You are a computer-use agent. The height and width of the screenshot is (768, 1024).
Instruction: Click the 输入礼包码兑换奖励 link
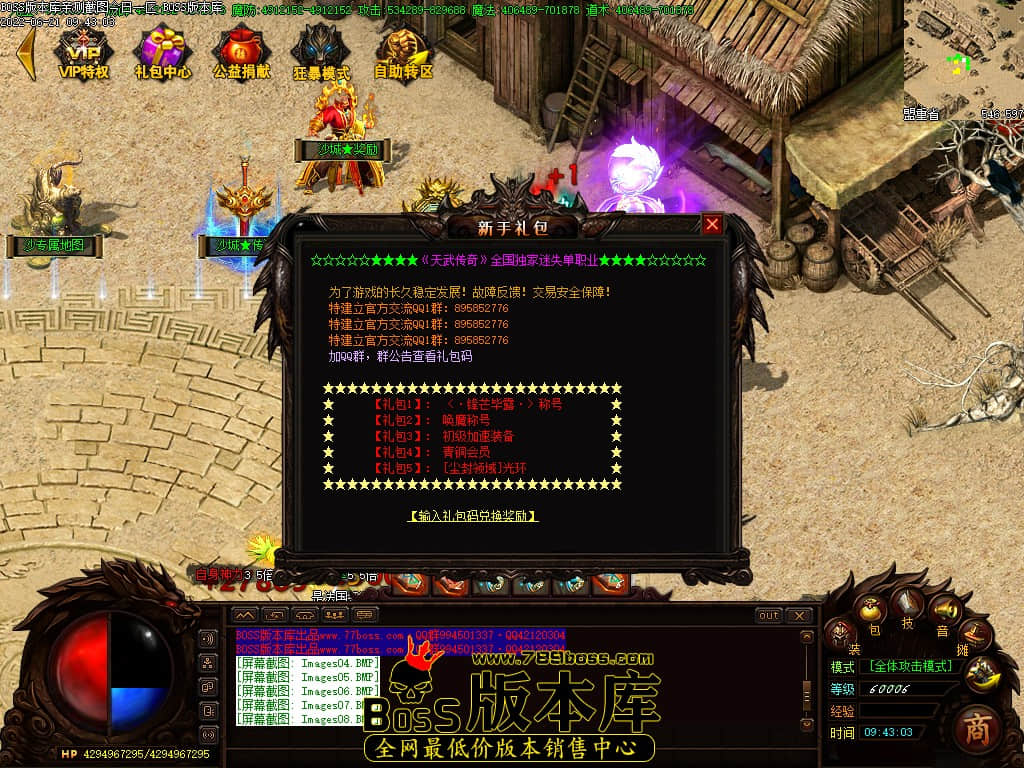click(473, 516)
